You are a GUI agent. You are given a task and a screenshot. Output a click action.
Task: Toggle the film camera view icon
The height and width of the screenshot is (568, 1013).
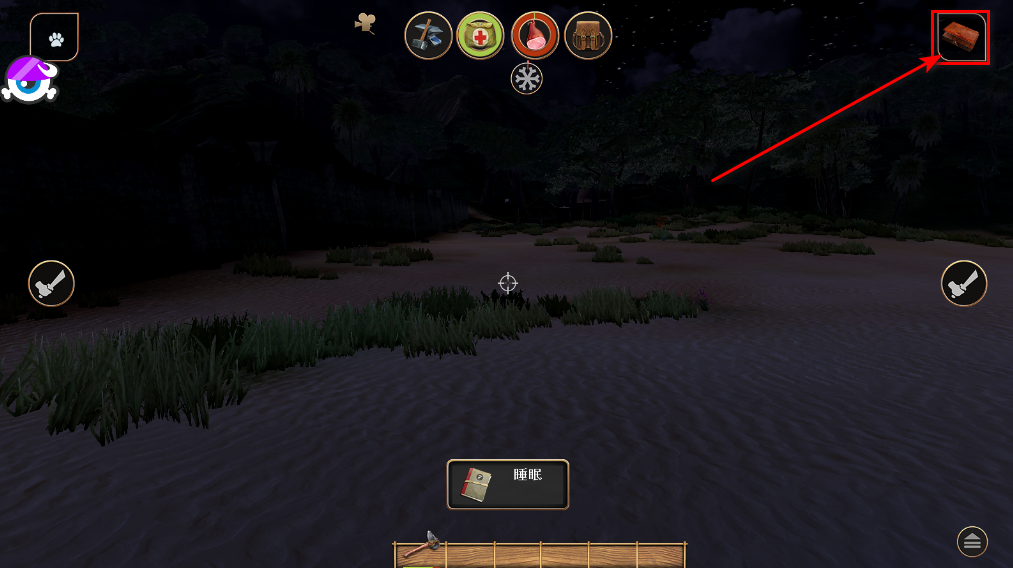pos(365,23)
